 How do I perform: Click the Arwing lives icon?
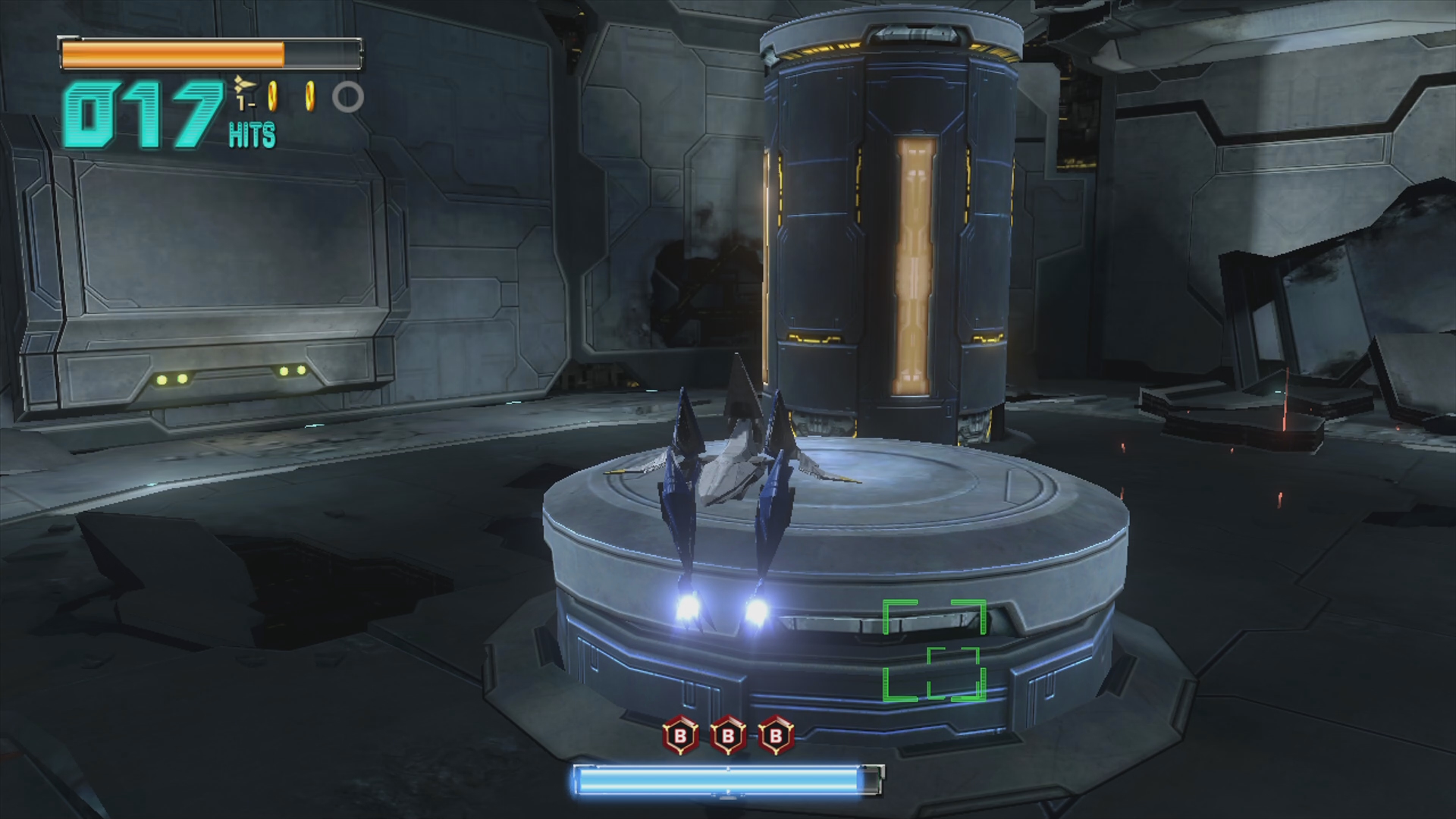click(243, 84)
